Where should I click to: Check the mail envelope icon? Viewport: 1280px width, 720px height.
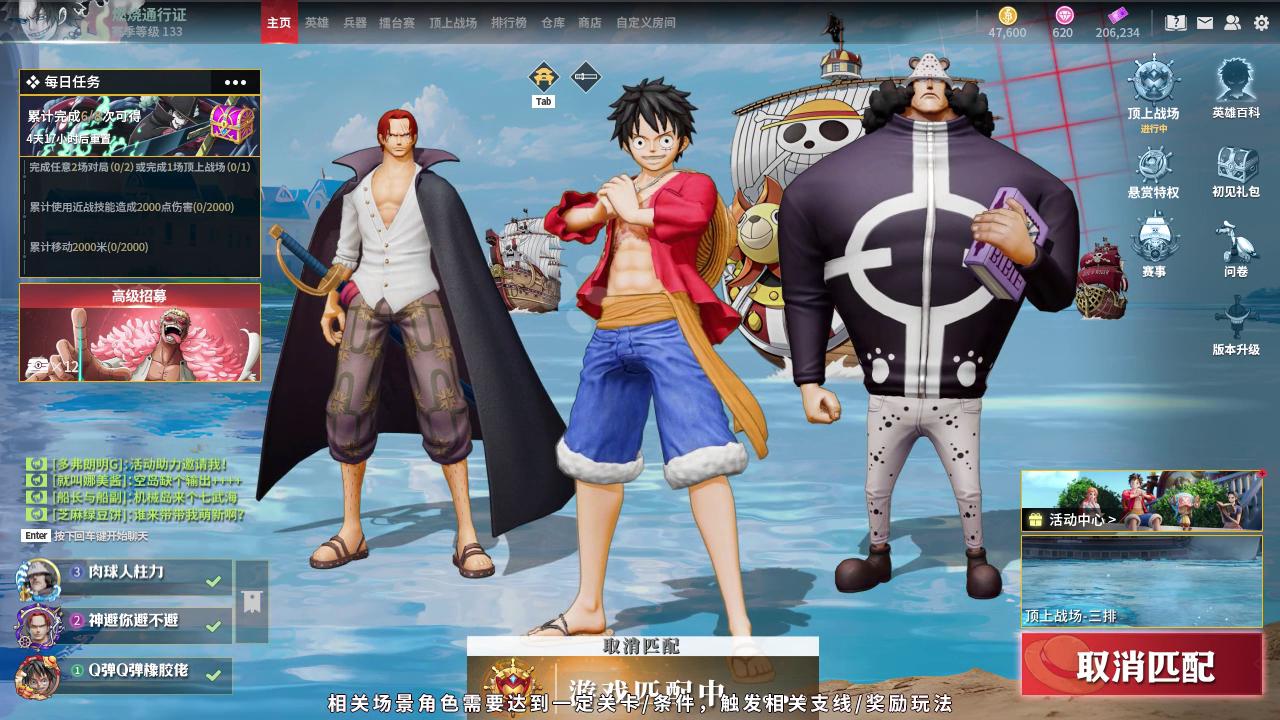coord(1204,22)
